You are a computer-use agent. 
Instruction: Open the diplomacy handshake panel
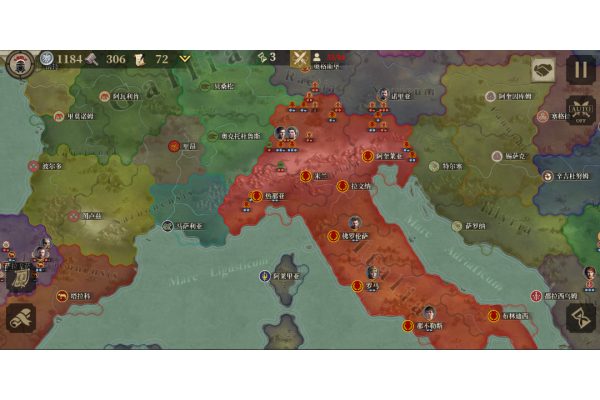coord(543,69)
